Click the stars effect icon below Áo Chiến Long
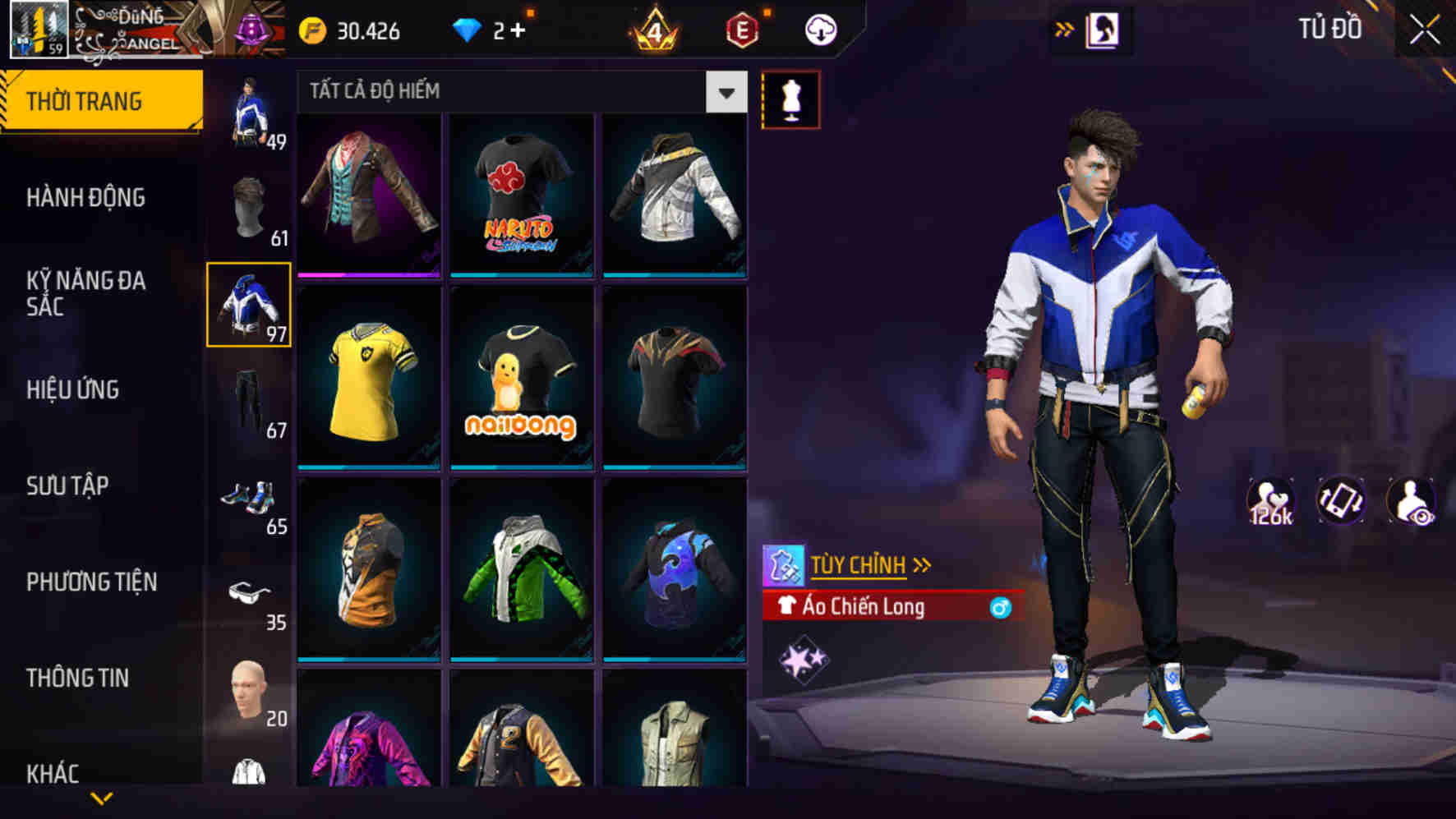The width and height of the screenshot is (1456, 819). [805, 657]
